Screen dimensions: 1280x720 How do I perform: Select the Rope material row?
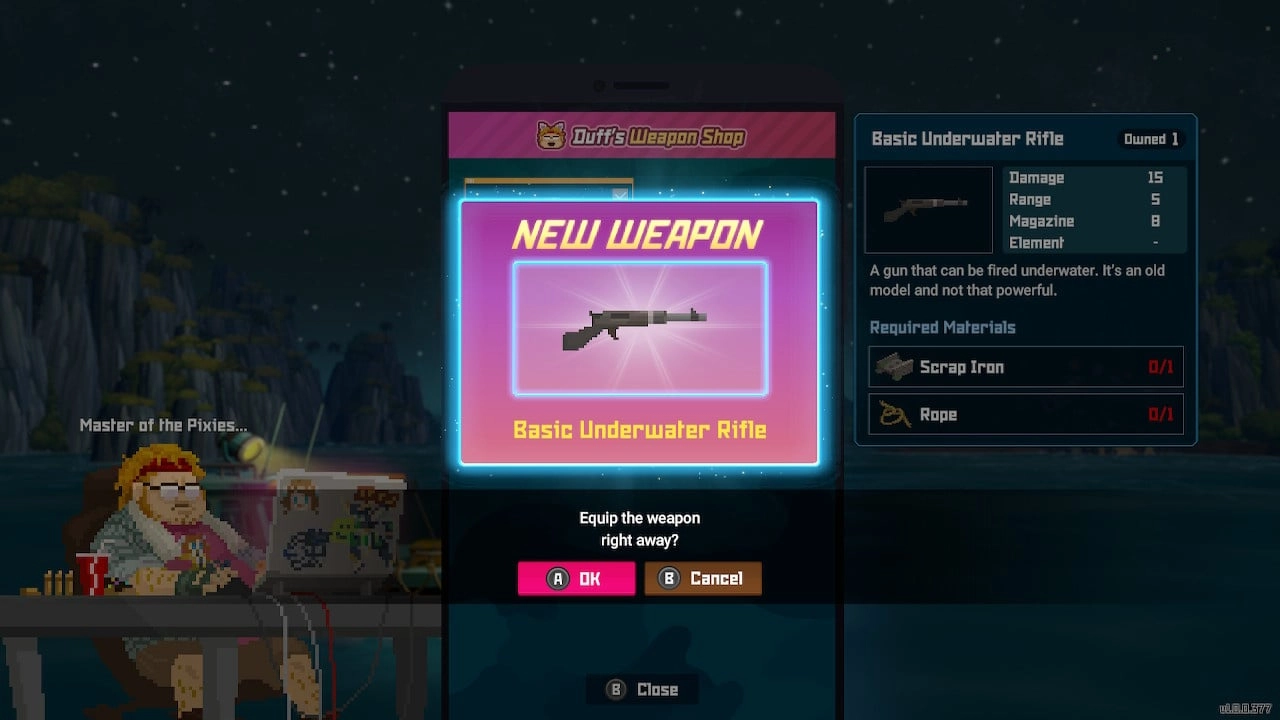[x=1025, y=414]
